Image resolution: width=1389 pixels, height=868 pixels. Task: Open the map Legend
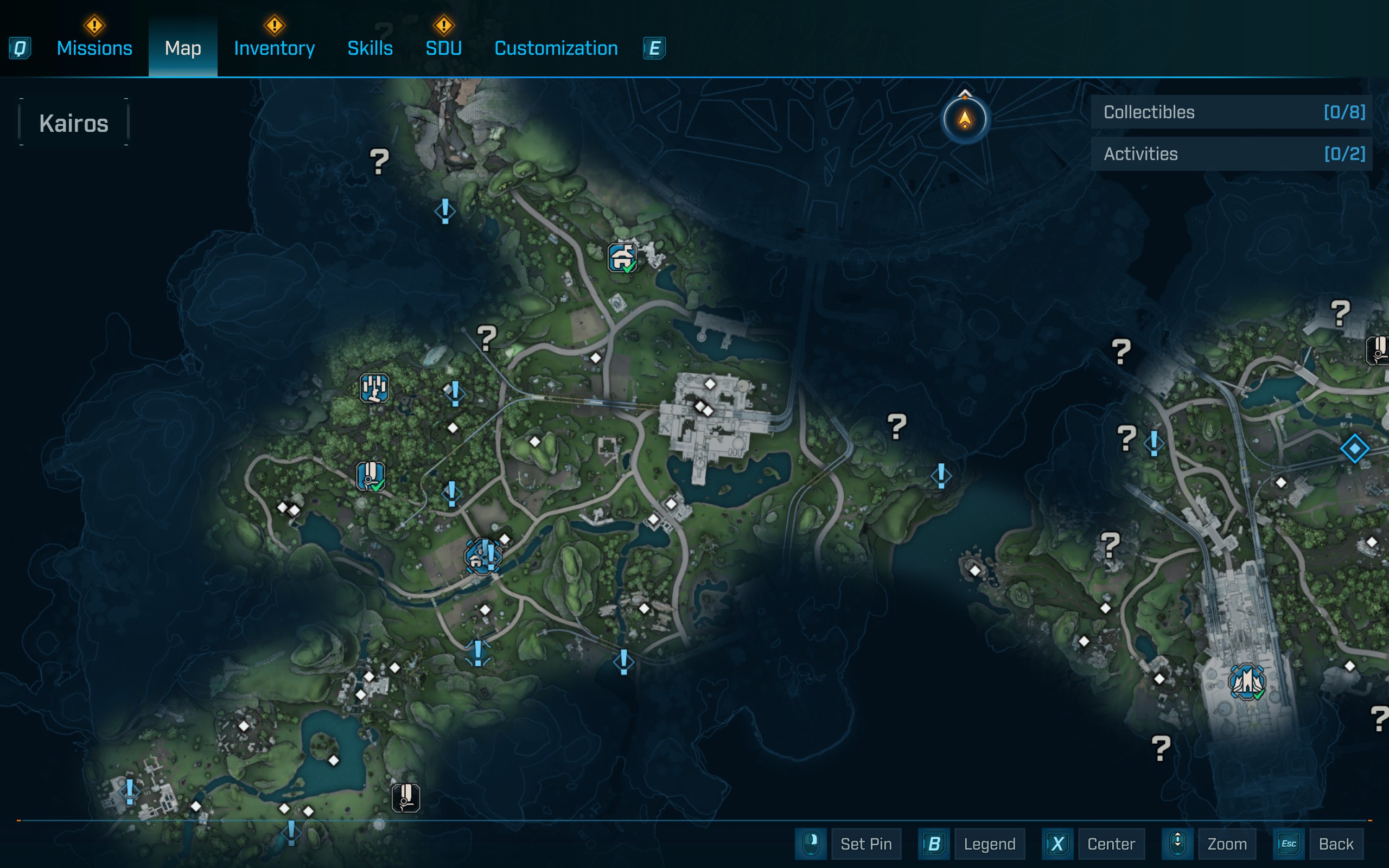pos(989,844)
